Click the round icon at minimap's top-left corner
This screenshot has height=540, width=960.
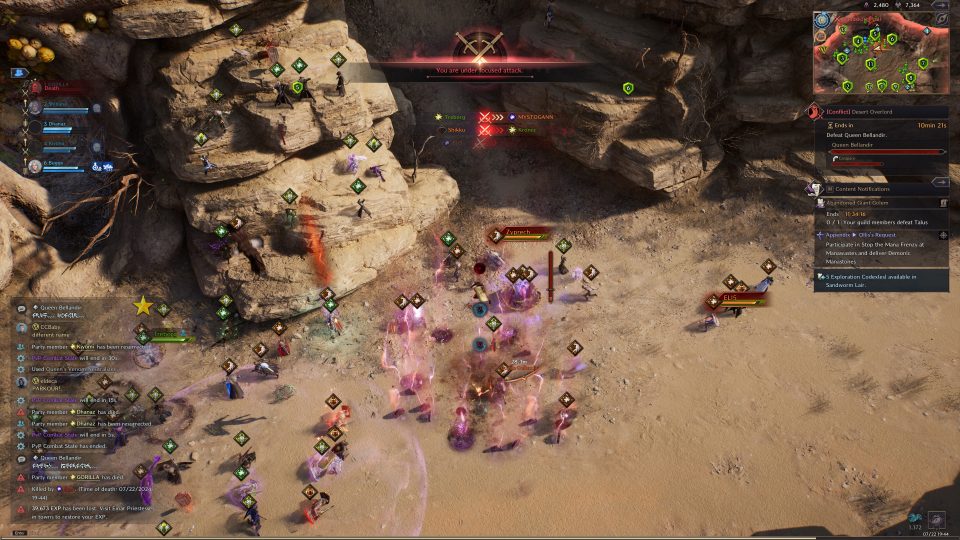click(x=822, y=19)
